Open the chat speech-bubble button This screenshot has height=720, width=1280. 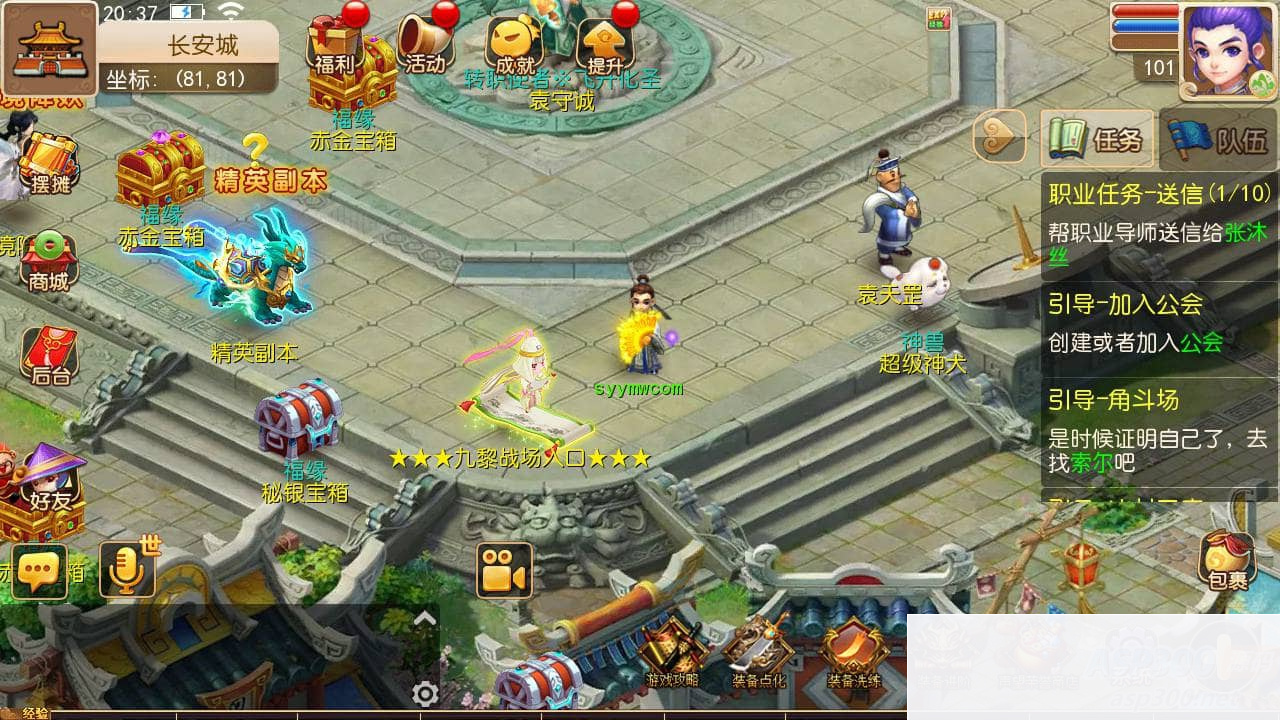click(40, 571)
